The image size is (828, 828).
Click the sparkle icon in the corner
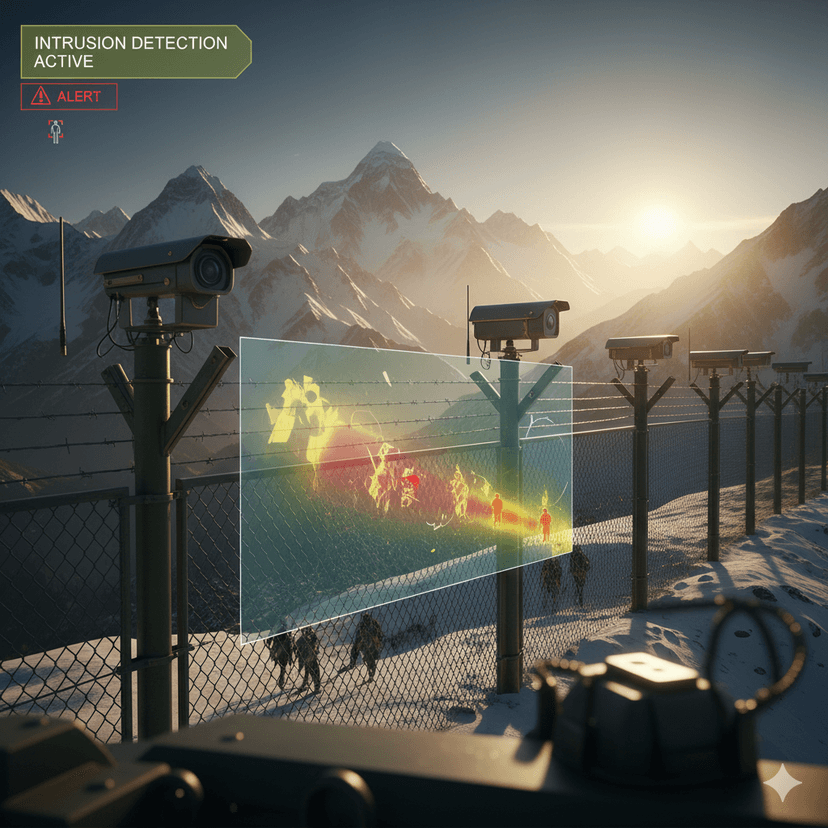[783, 784]
